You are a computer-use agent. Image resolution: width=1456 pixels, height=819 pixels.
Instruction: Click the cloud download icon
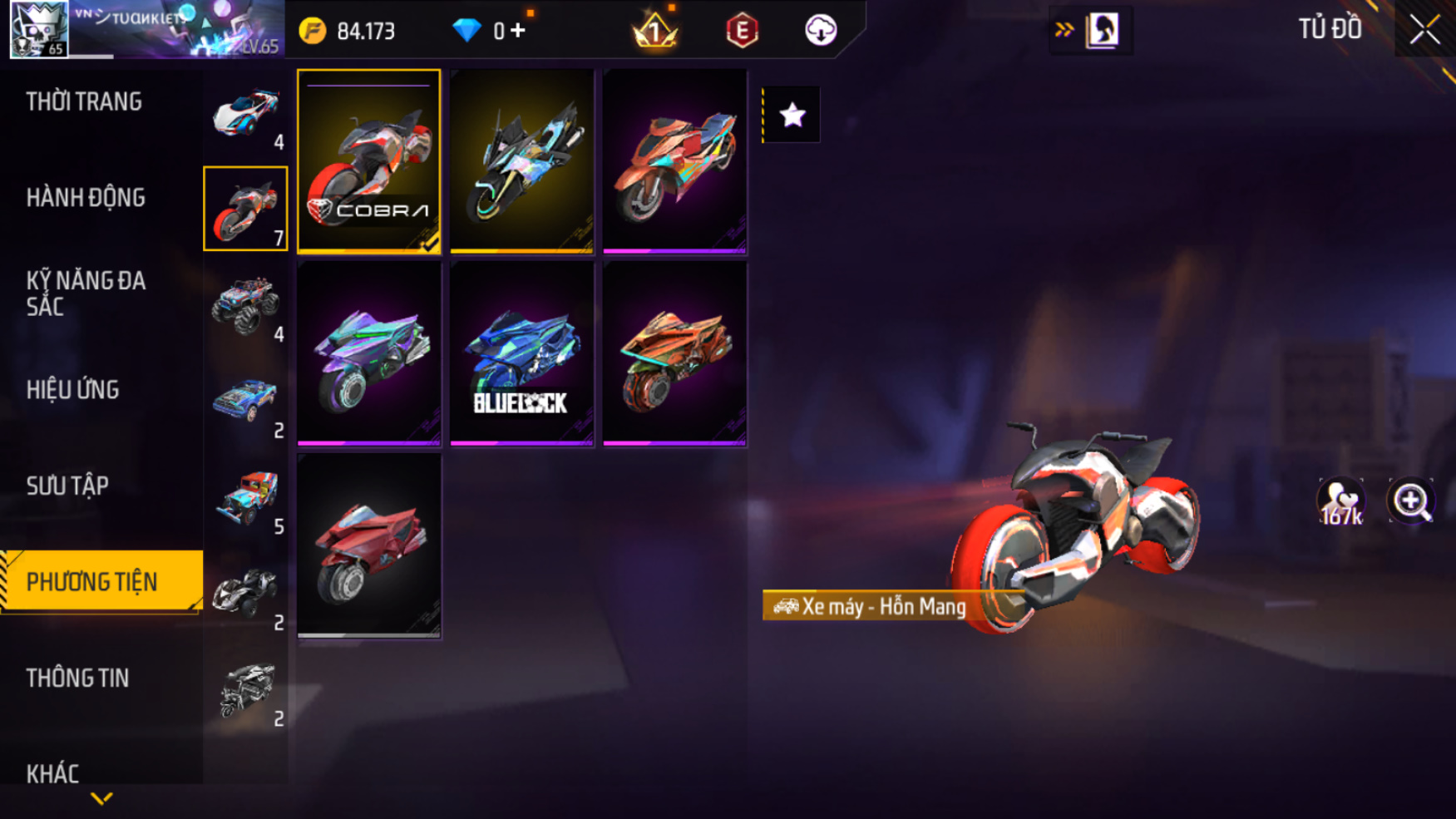pyautogui.click(x=821, y=31)
